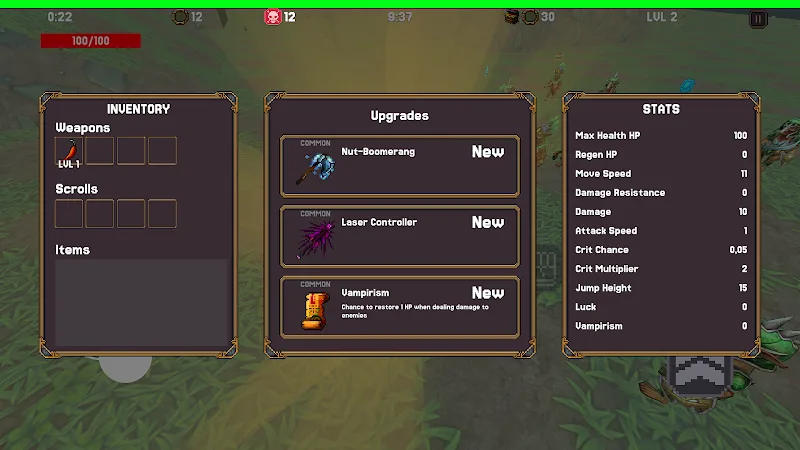Image resolution: width=800 pixels, height=450 pixels.
Task: Pick the Vampirism upgrade card
Action: 400,307
